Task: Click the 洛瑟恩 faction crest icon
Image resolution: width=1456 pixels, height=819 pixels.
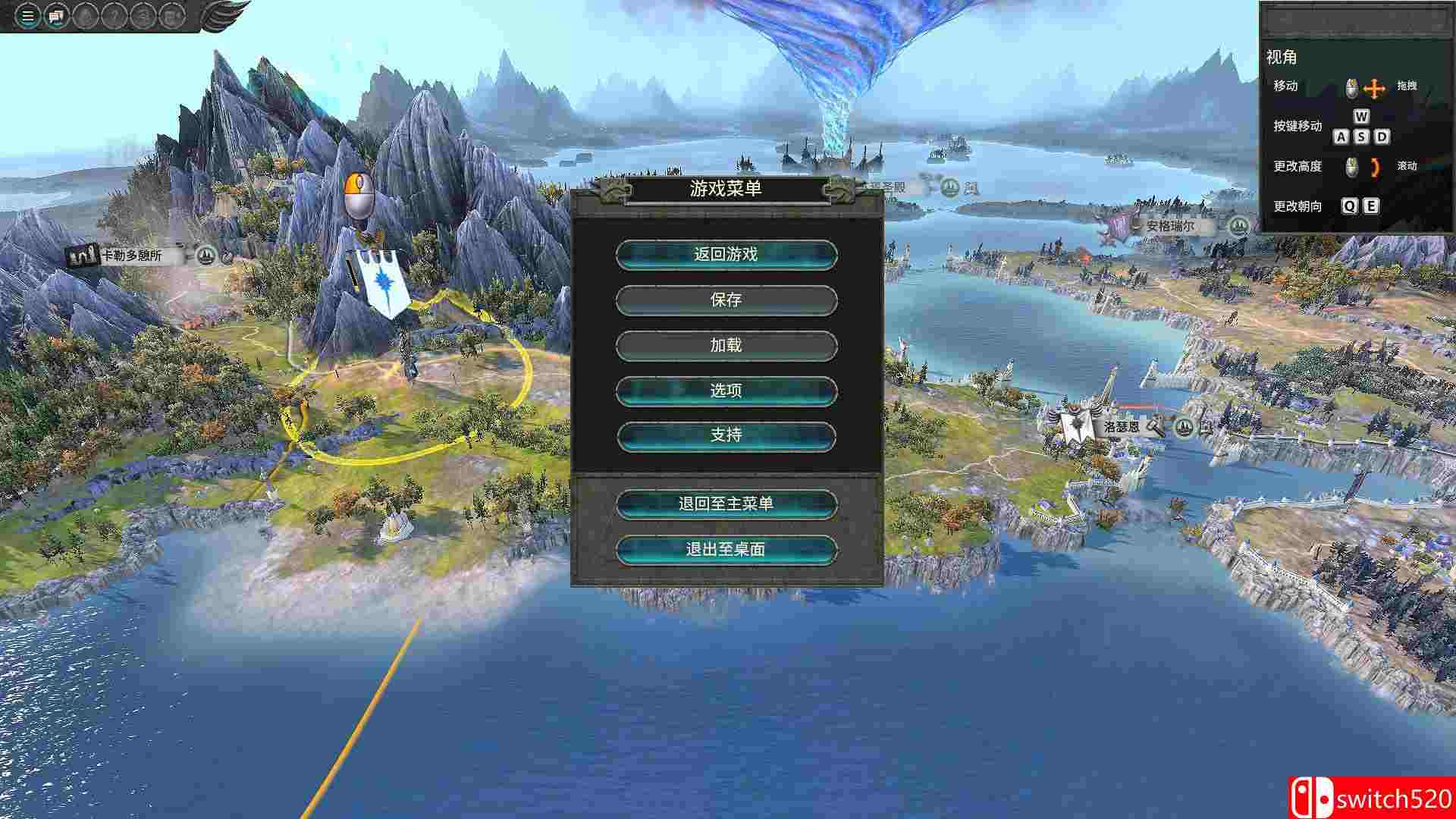Action: coord(1075,425)
